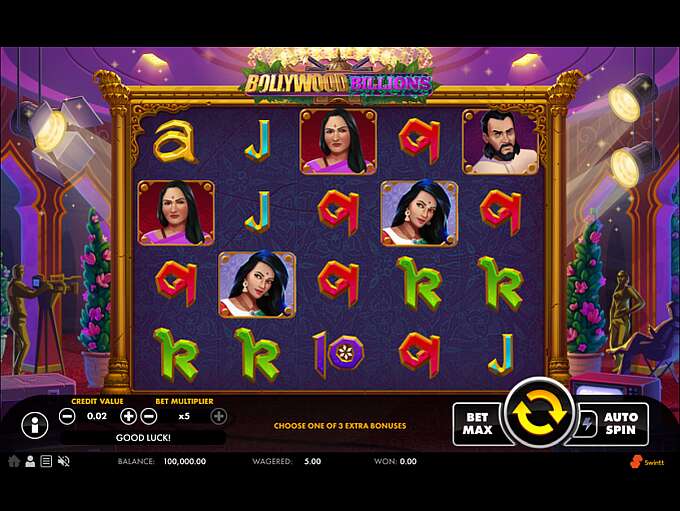Open the player account icon
The height and width of the screenshot is (511, 680).
[x=30, y=461]
